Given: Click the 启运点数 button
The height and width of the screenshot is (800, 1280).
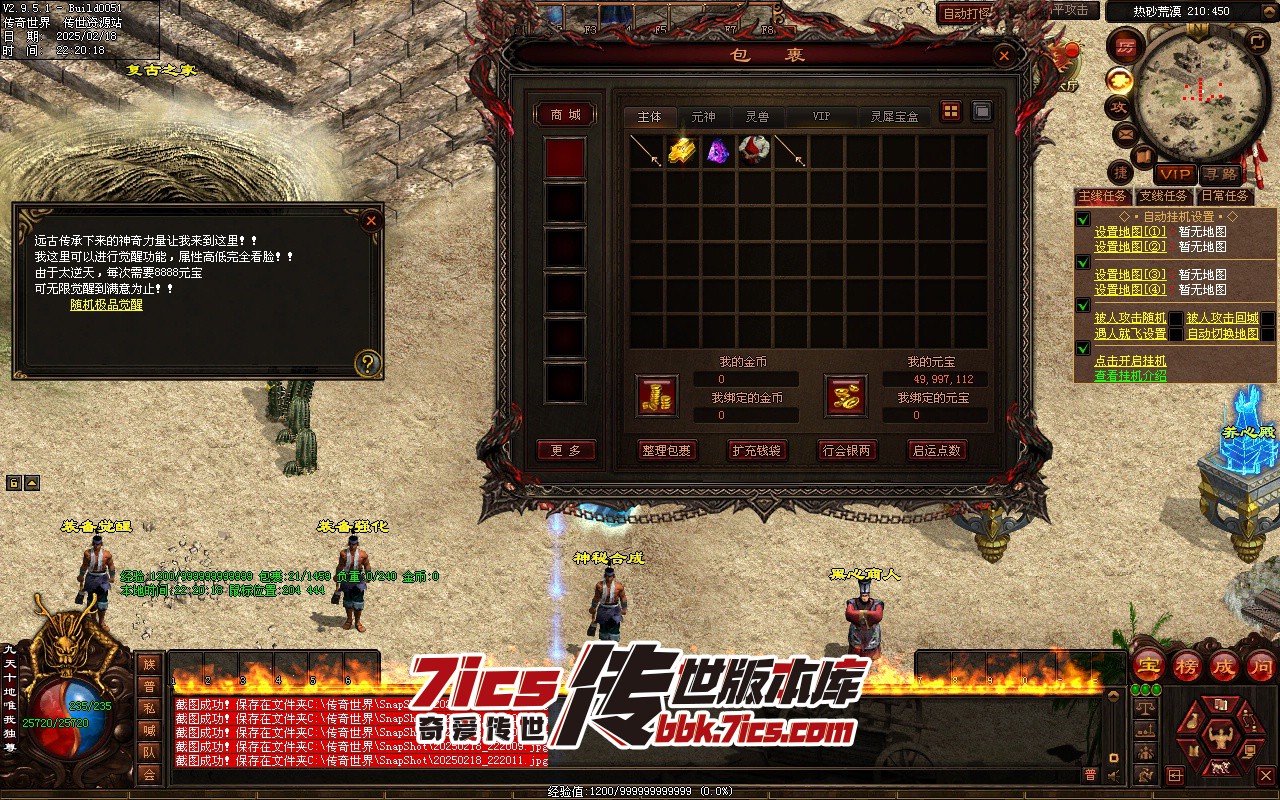Looking at the screenshot, I should [x=936, y=450].
